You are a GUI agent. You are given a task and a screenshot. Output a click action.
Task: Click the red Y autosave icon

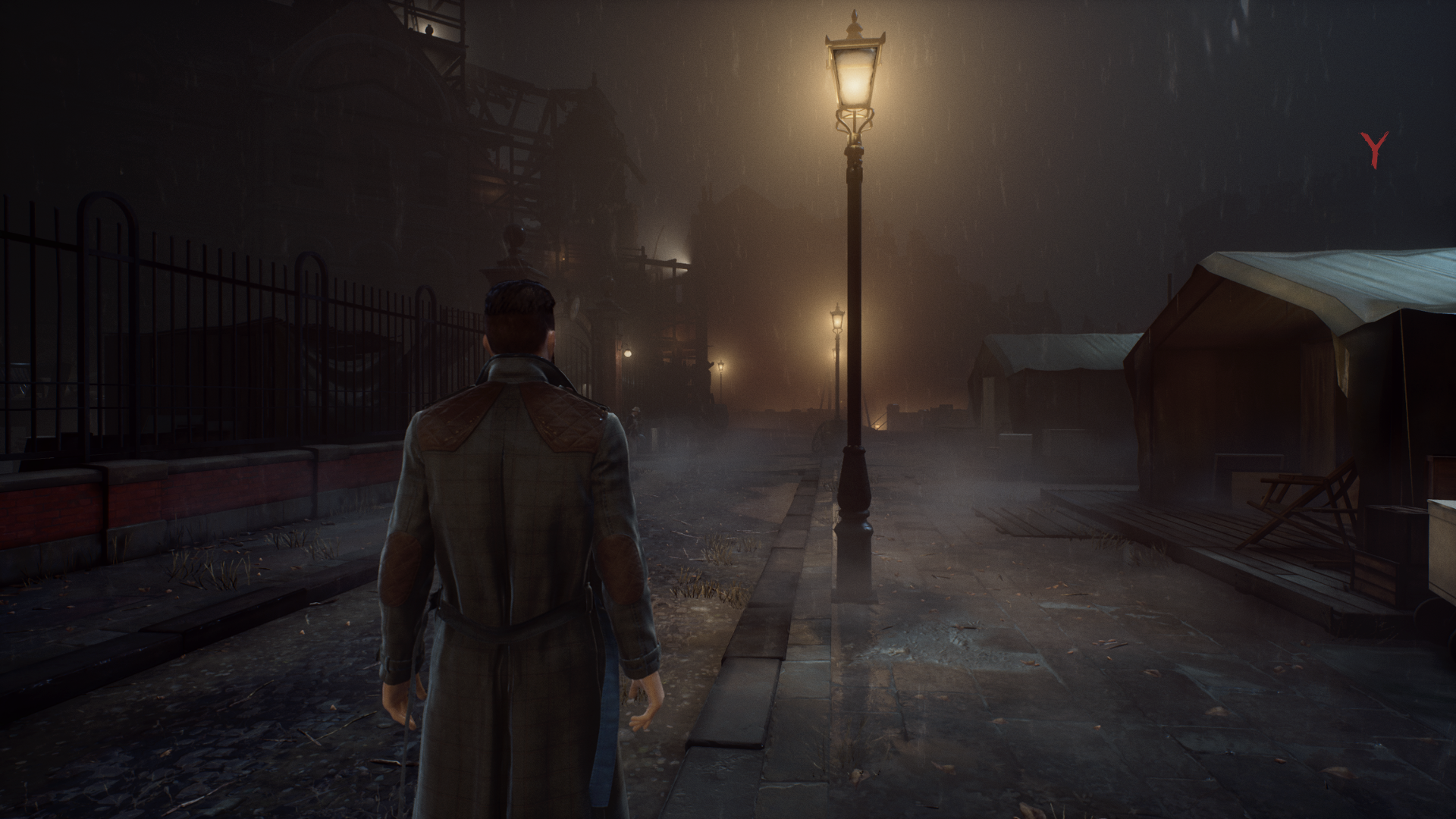pos(1373,149)
